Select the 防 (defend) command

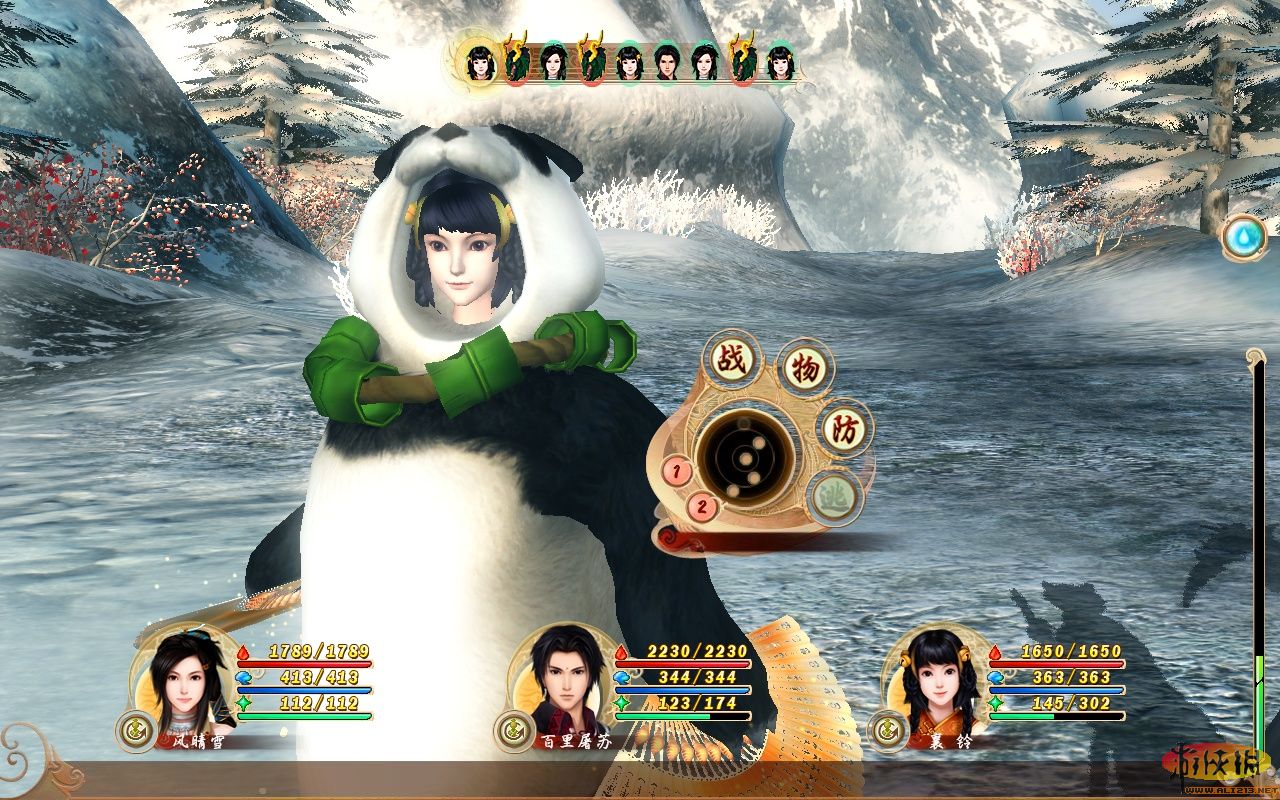coord(845,429)
